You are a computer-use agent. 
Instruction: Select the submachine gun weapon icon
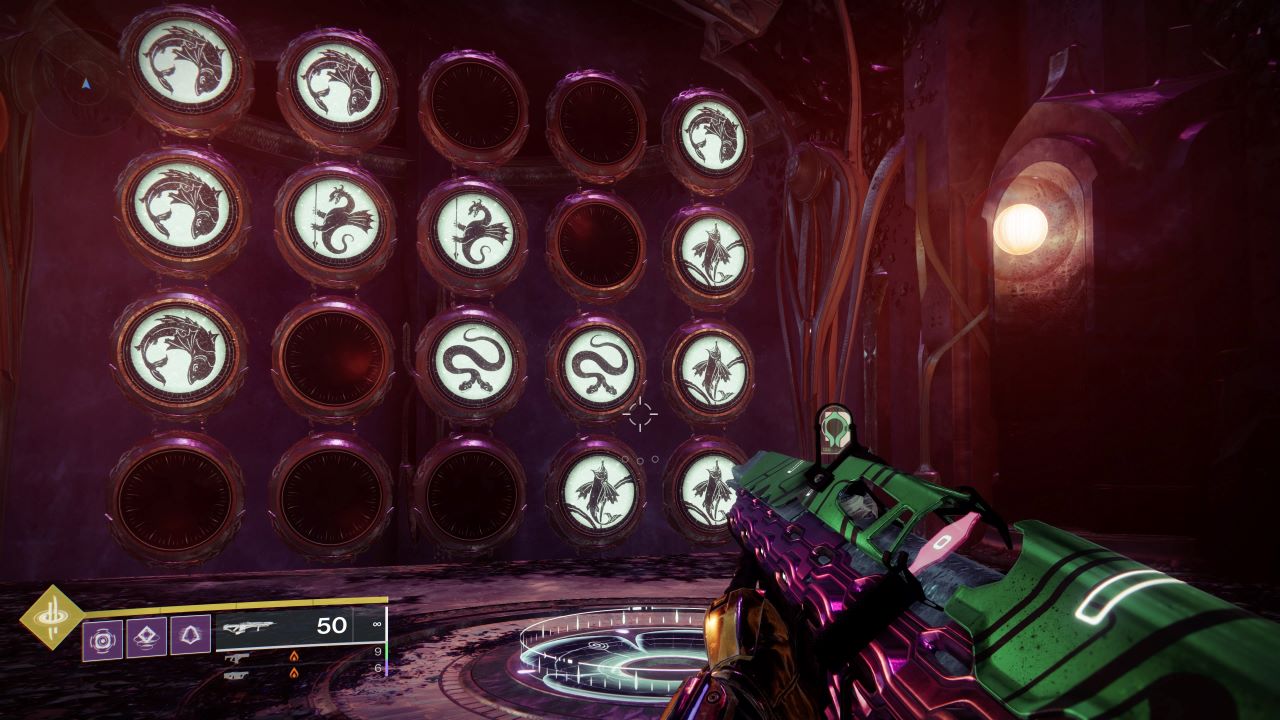tap(239, 658)
